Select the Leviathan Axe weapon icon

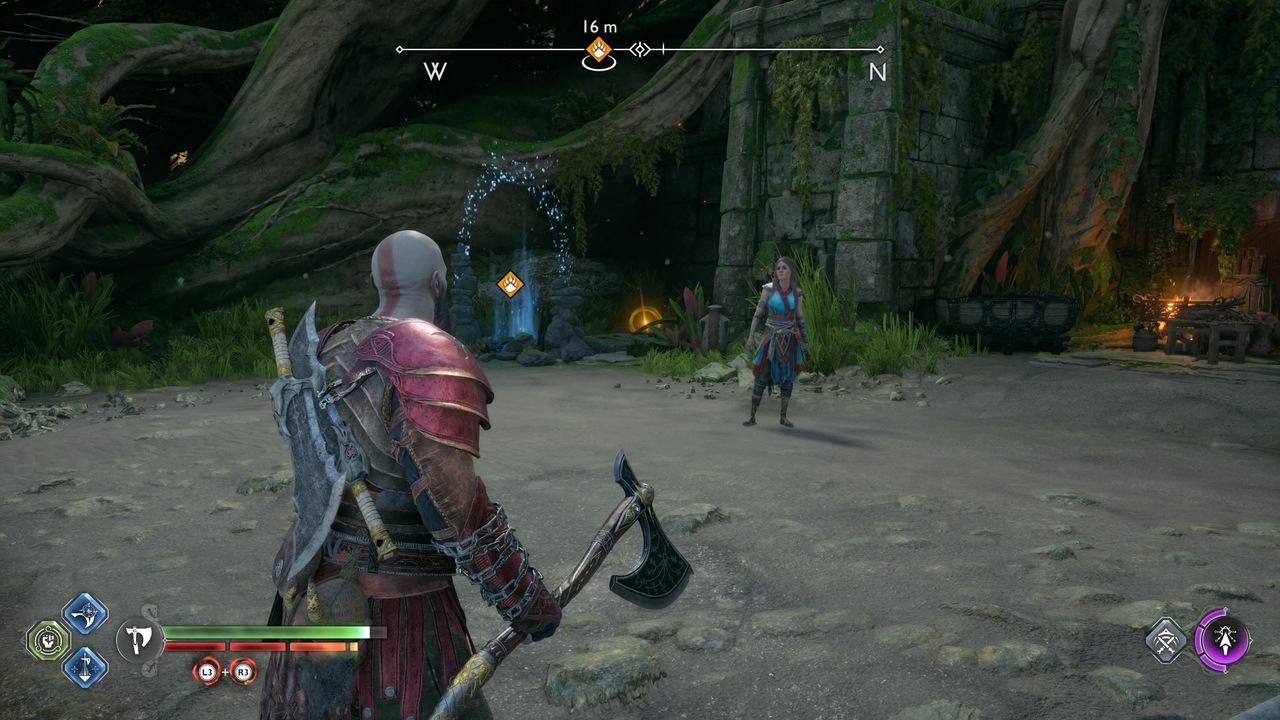coord(137,640)
